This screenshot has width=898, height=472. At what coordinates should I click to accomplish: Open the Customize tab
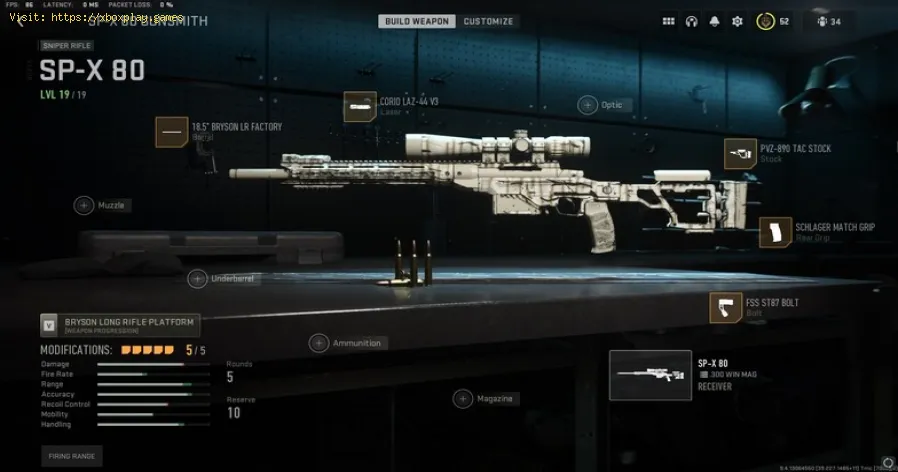tap(489, 21)
